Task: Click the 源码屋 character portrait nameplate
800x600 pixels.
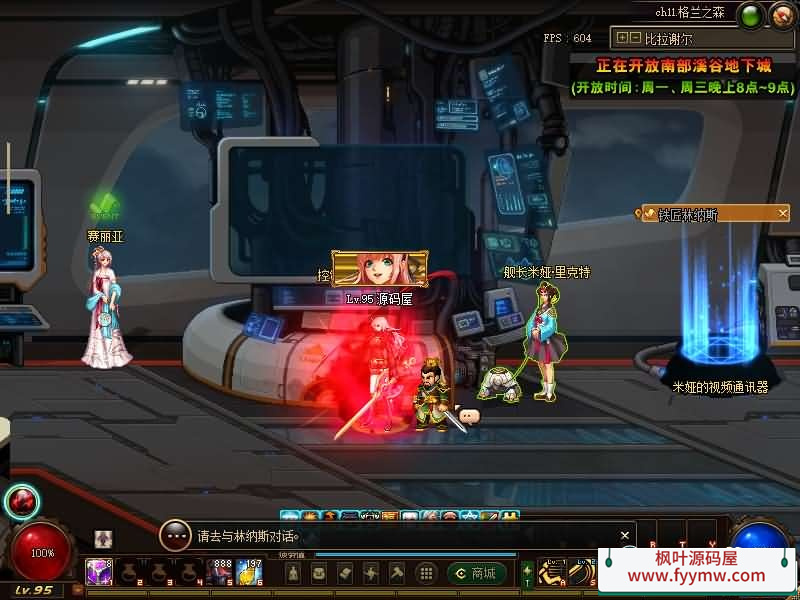Action: (380, 269)
